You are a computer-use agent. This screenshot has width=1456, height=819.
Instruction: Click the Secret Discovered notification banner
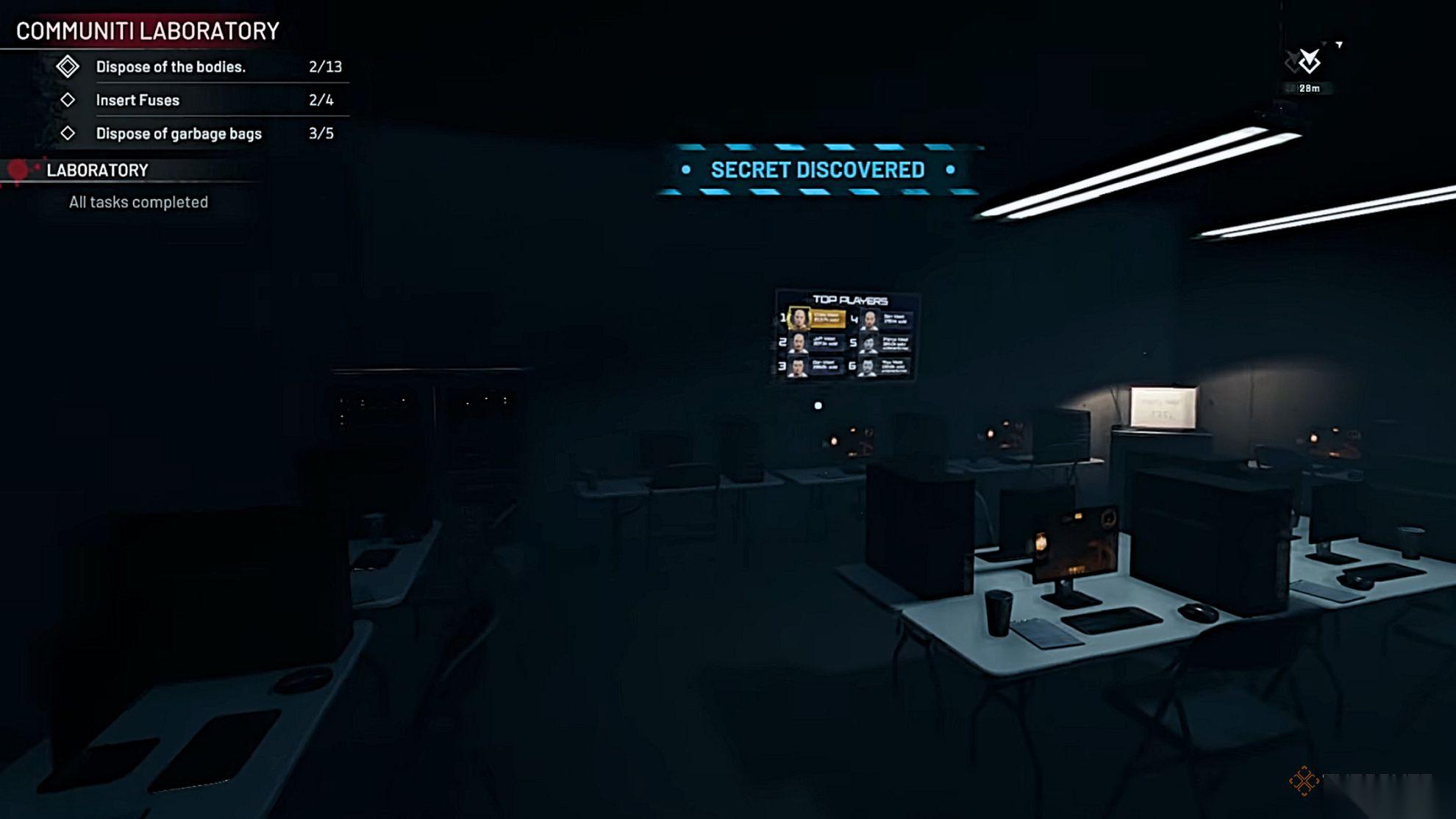(818, 170)
